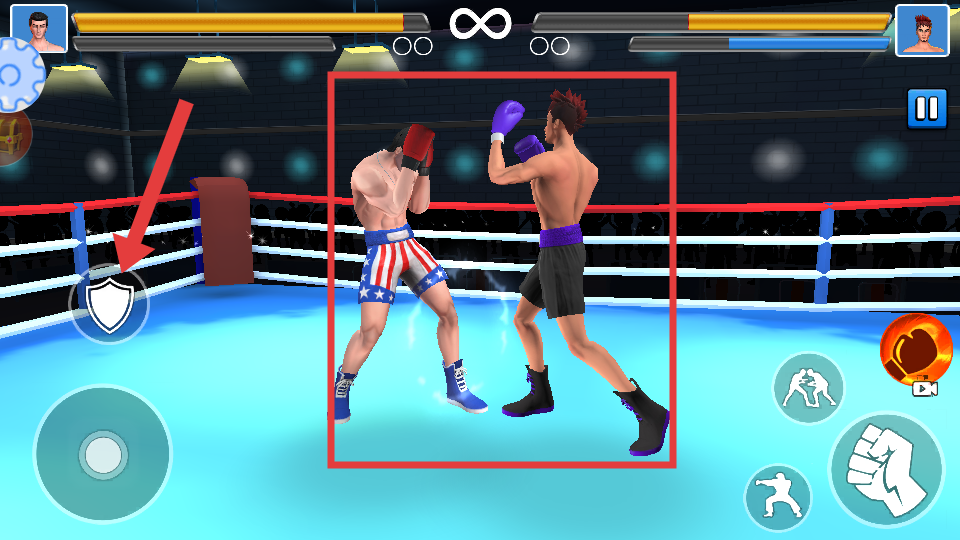Screen dimensions: 960x540
Task: Use the kick attack button
Action: tap(778, 497)
